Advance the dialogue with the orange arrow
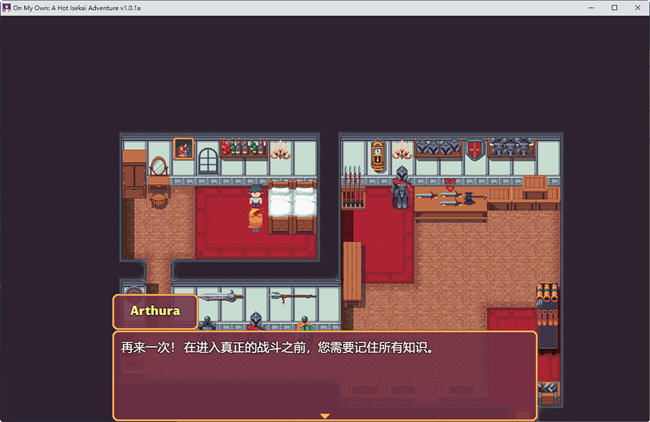The width and height of the screenshot is (650, 422). coord(324,414)
